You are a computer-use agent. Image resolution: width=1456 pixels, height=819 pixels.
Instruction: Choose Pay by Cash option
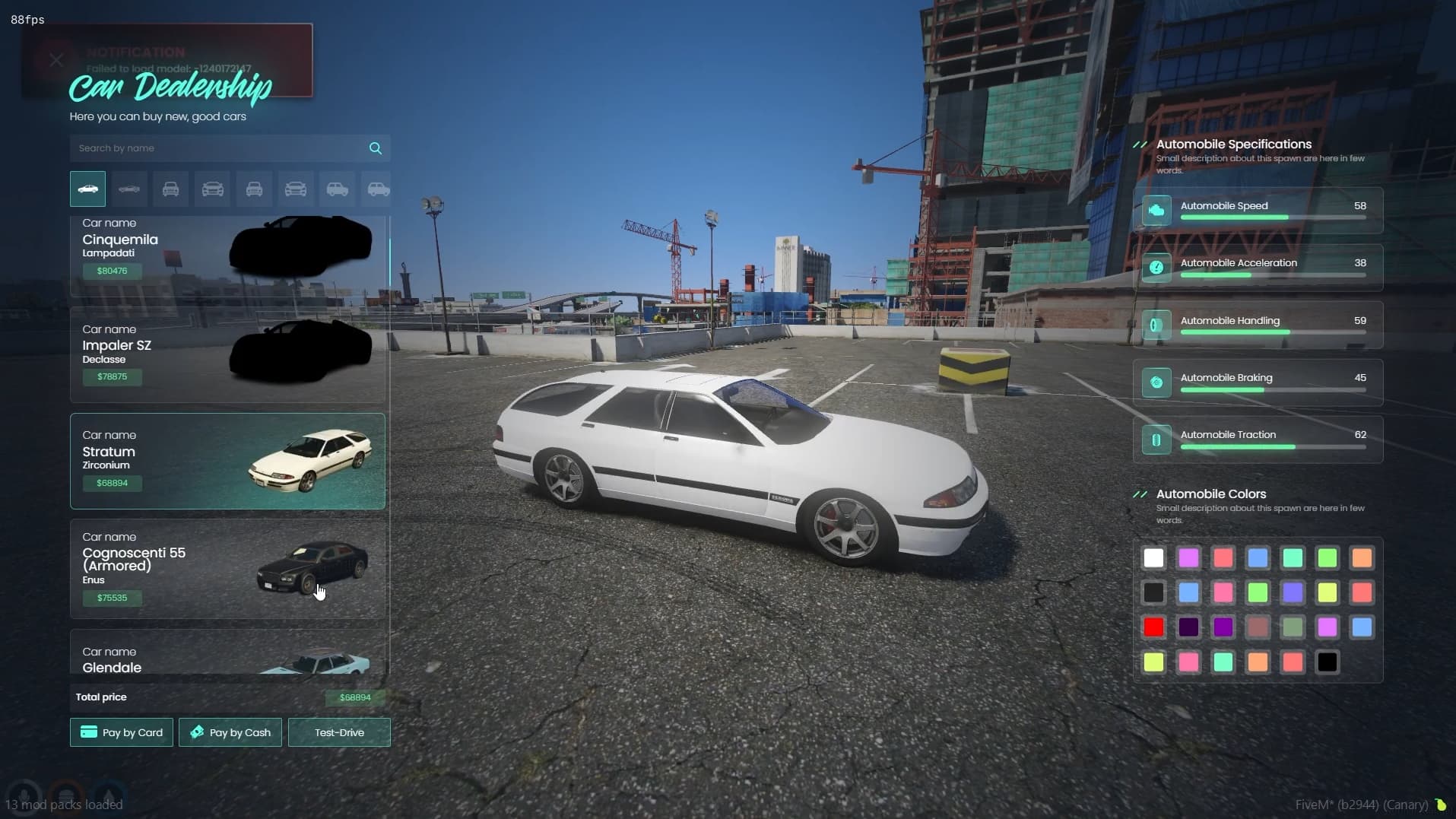pyautogui.click(x=230, y=732)
